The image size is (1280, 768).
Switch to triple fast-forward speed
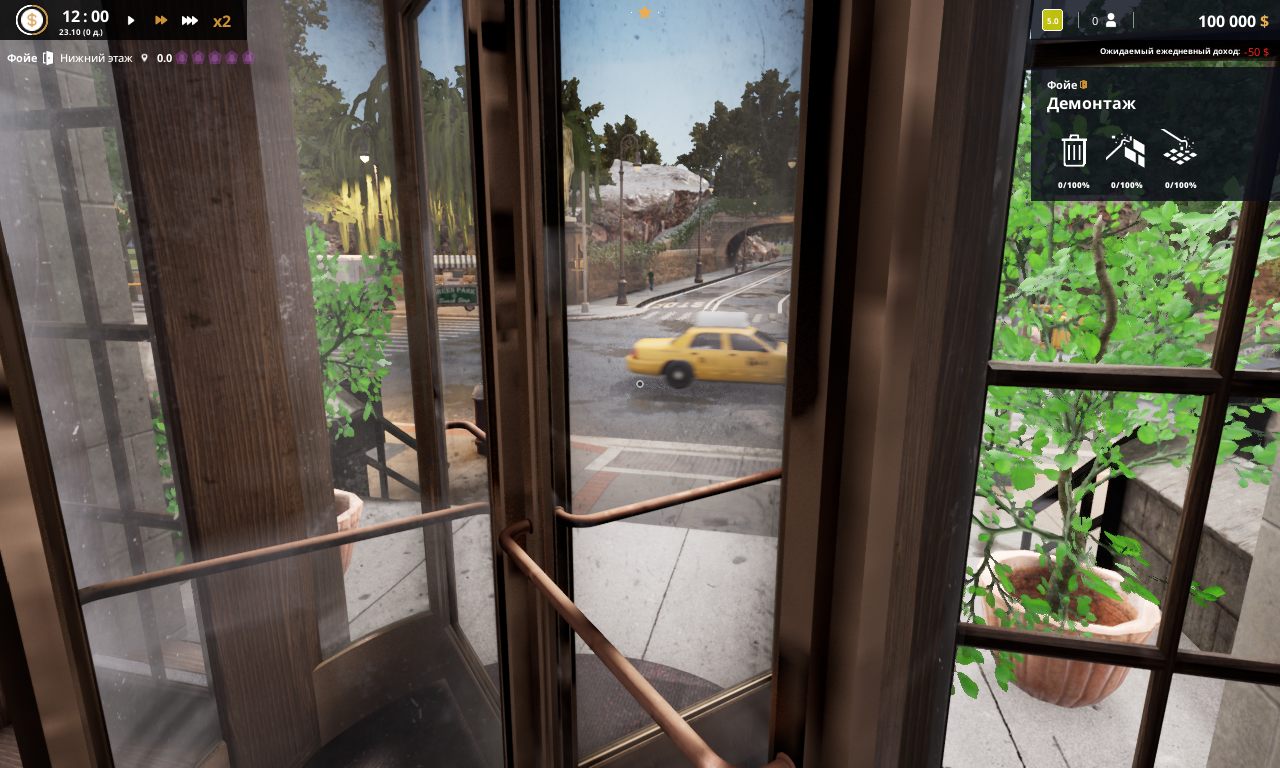(189, 20)
